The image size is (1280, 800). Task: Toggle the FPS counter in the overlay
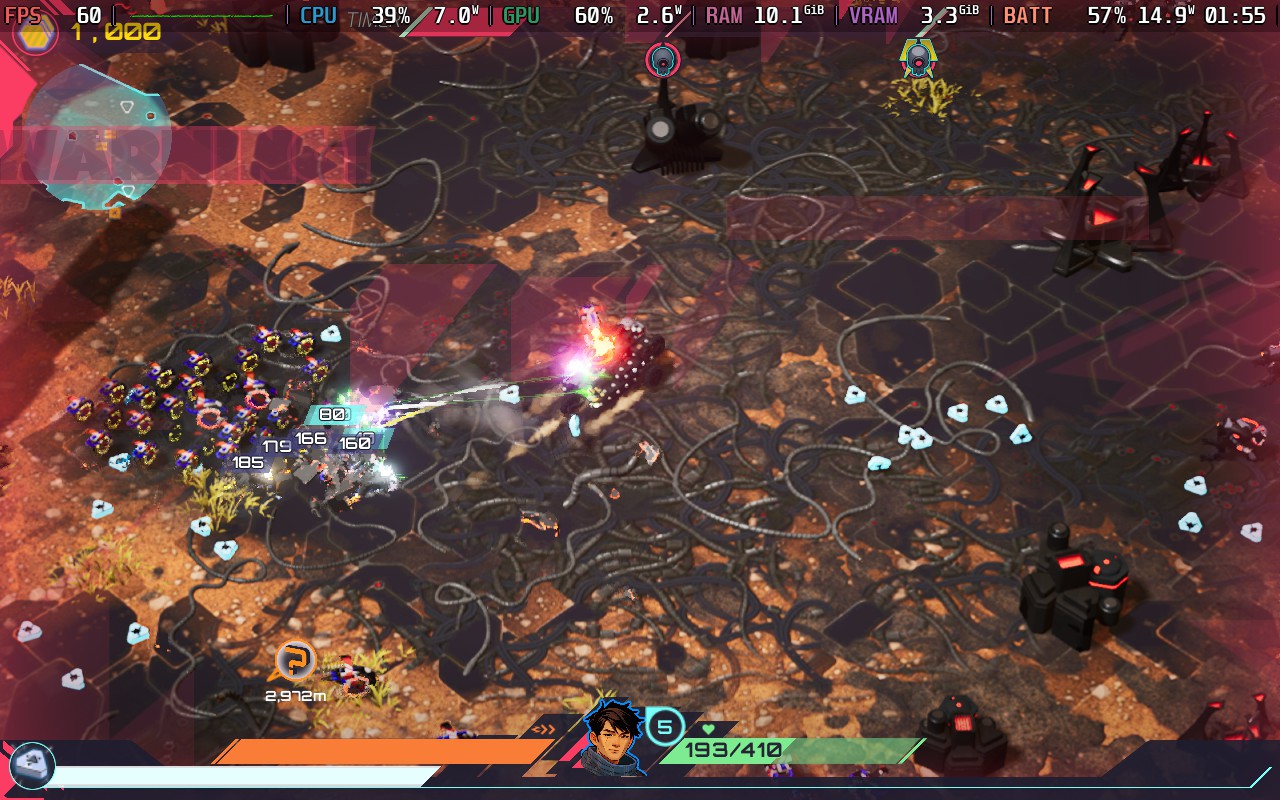coord(23,15)
